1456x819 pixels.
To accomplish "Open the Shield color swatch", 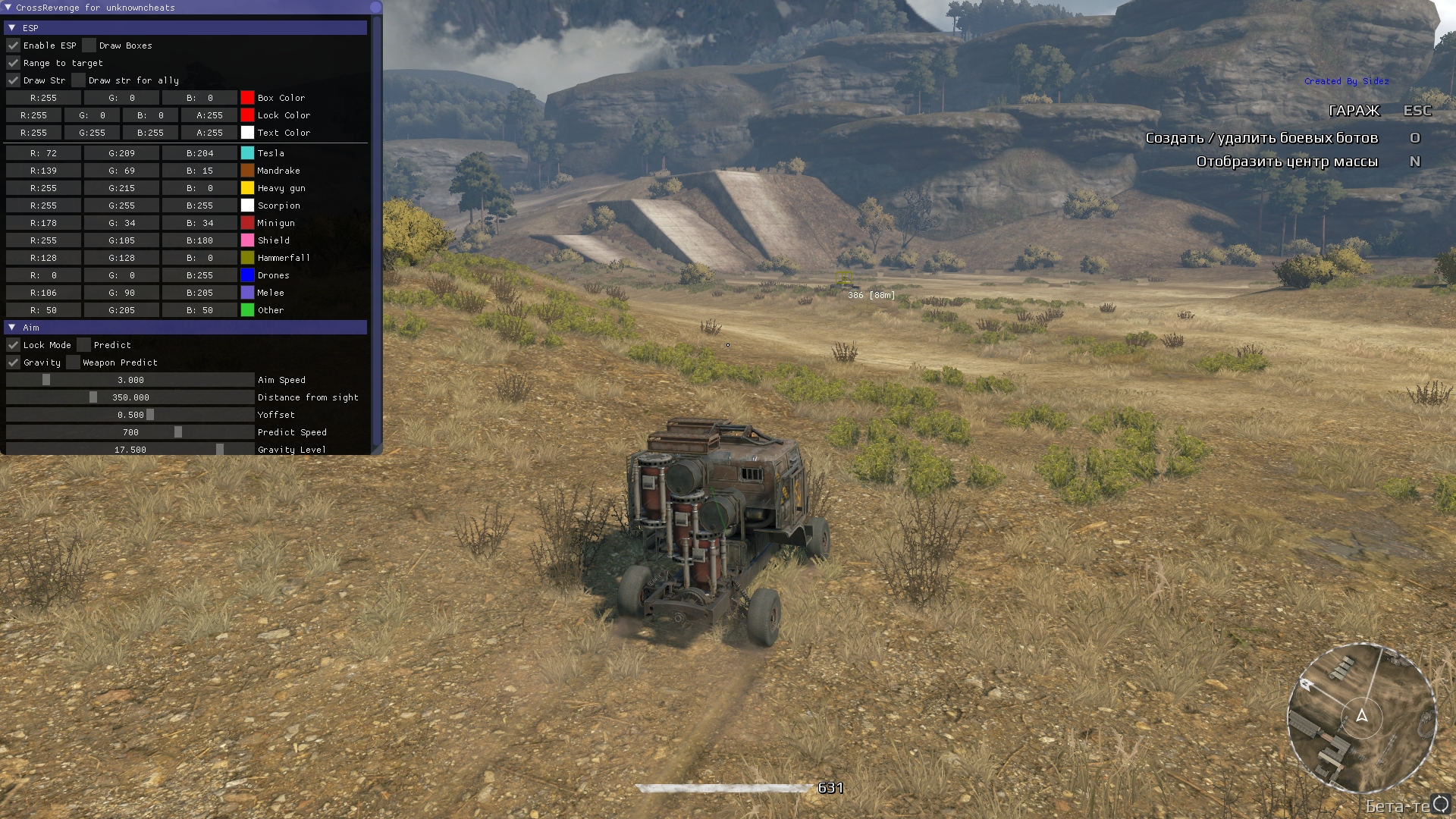I will [x=247, y=240].
